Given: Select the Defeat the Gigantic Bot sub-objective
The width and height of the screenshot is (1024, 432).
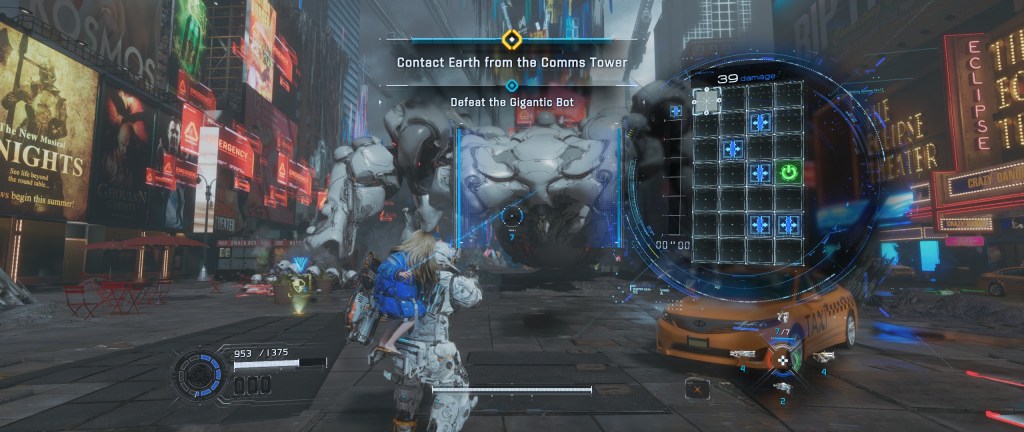Looking at the screenshot, I should point(511,103).
